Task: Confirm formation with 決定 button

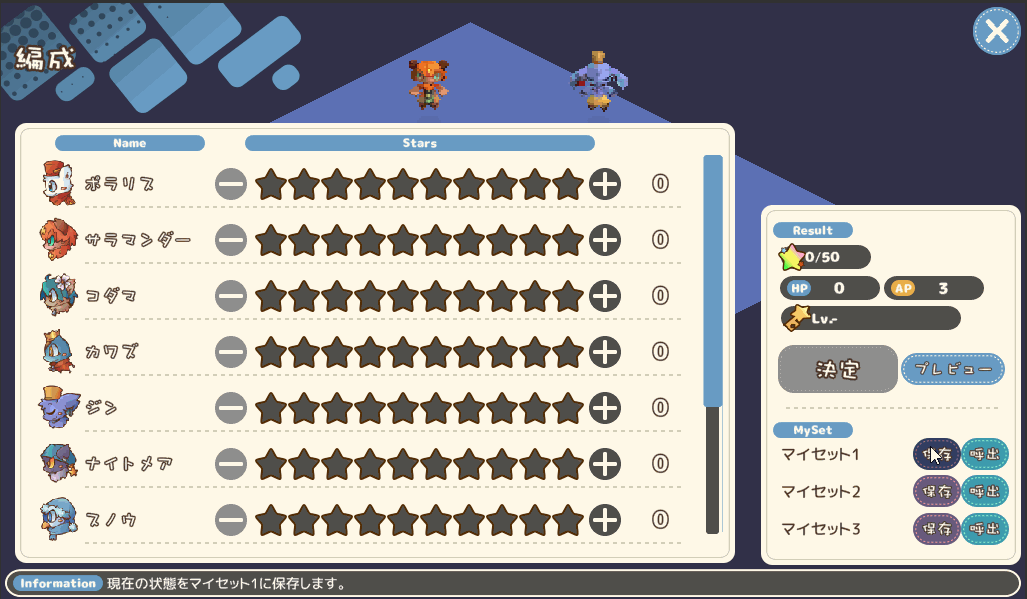Action: (837, 369)
